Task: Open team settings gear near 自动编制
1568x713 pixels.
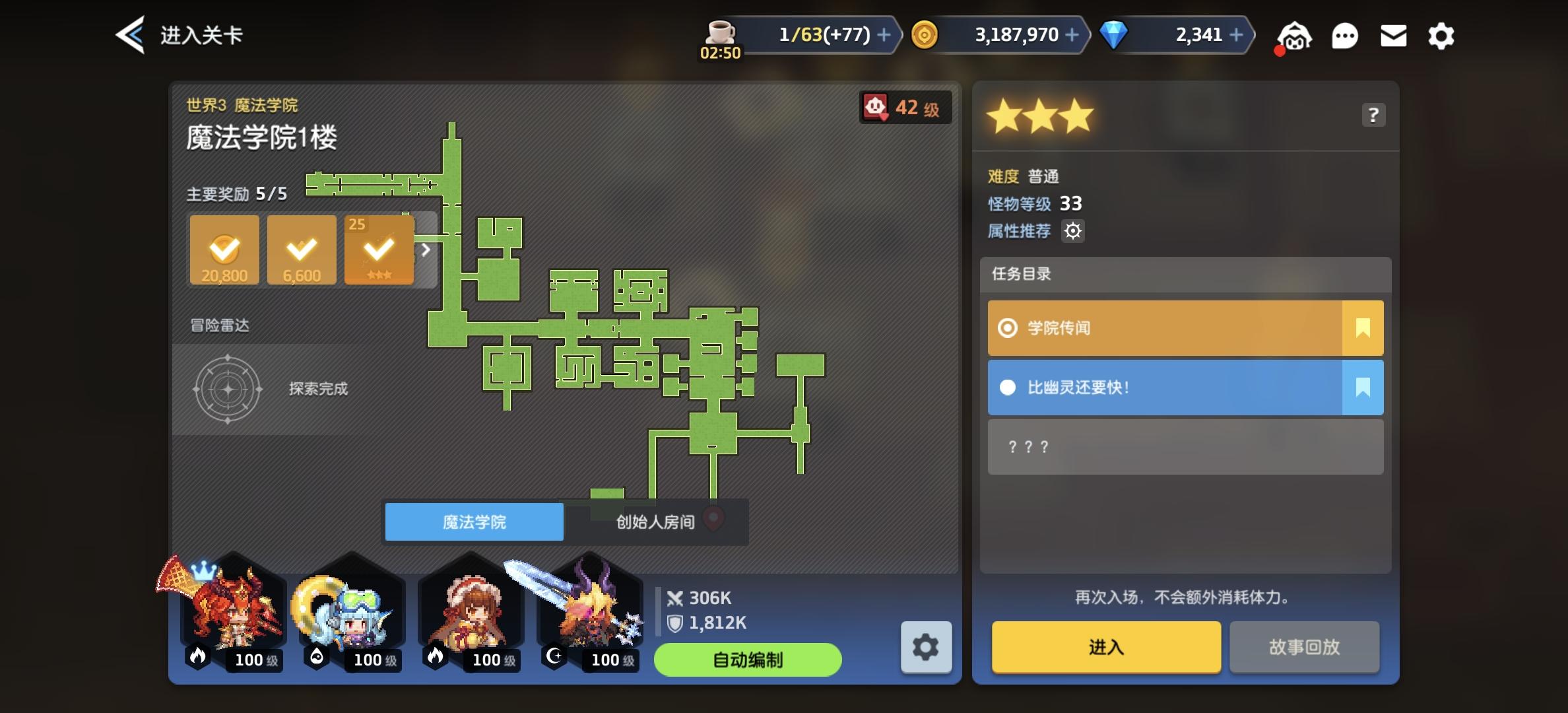Action: pyautogui.click(x=927, y=648)
